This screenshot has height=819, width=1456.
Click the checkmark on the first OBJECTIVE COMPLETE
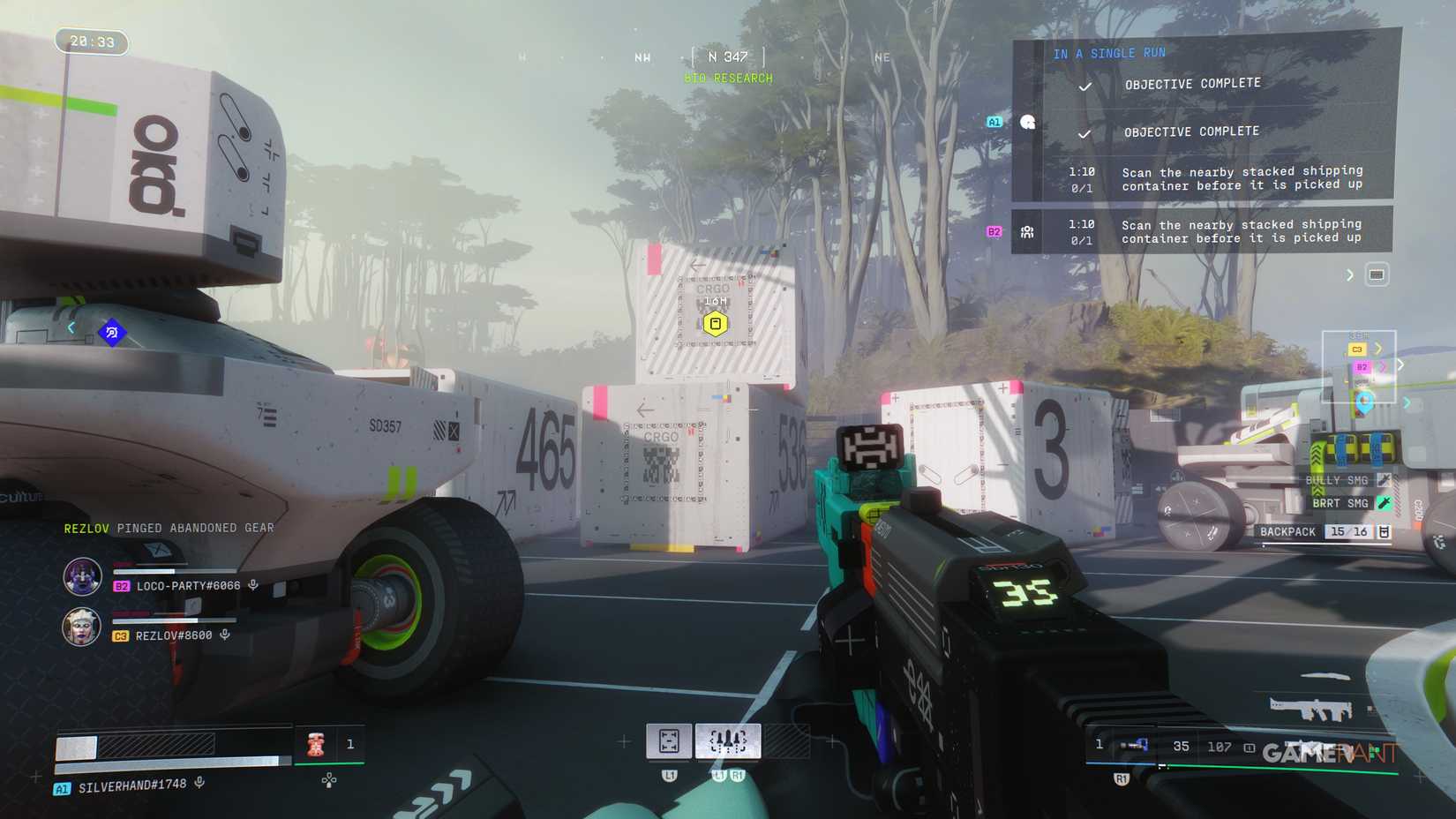[x=1084, y=84]
